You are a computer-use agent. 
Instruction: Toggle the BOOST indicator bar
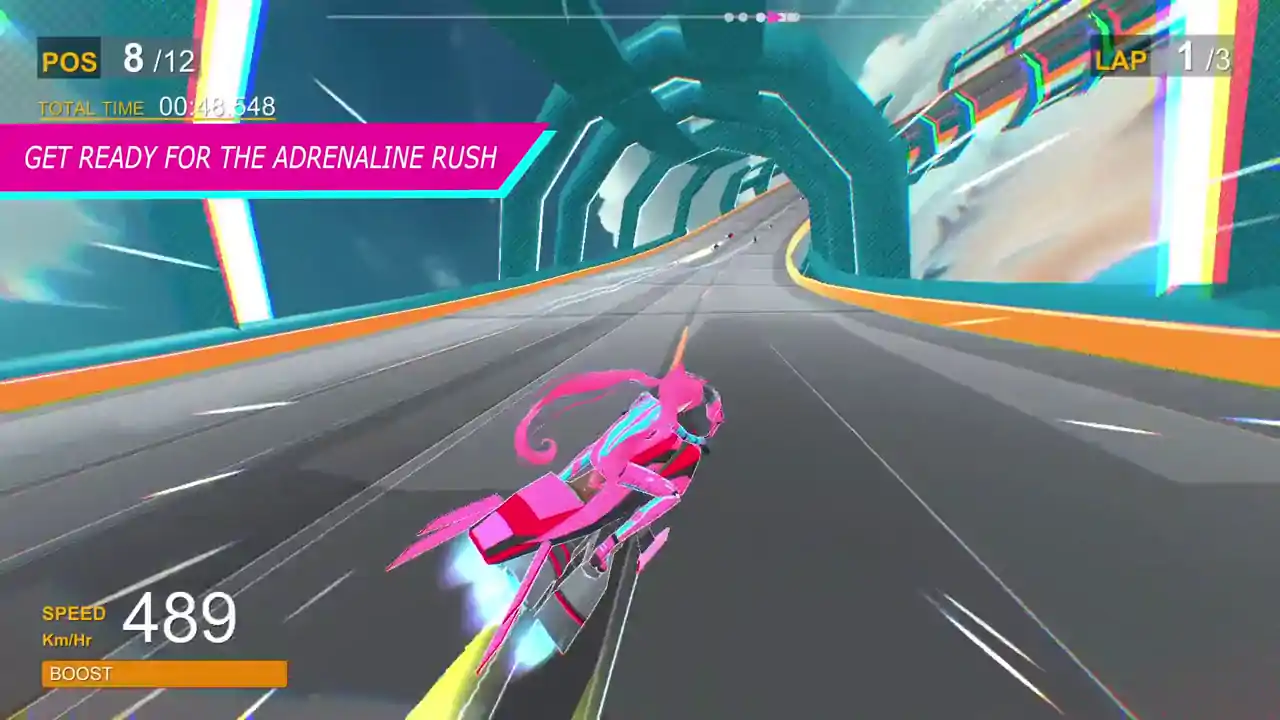[163, 674]
